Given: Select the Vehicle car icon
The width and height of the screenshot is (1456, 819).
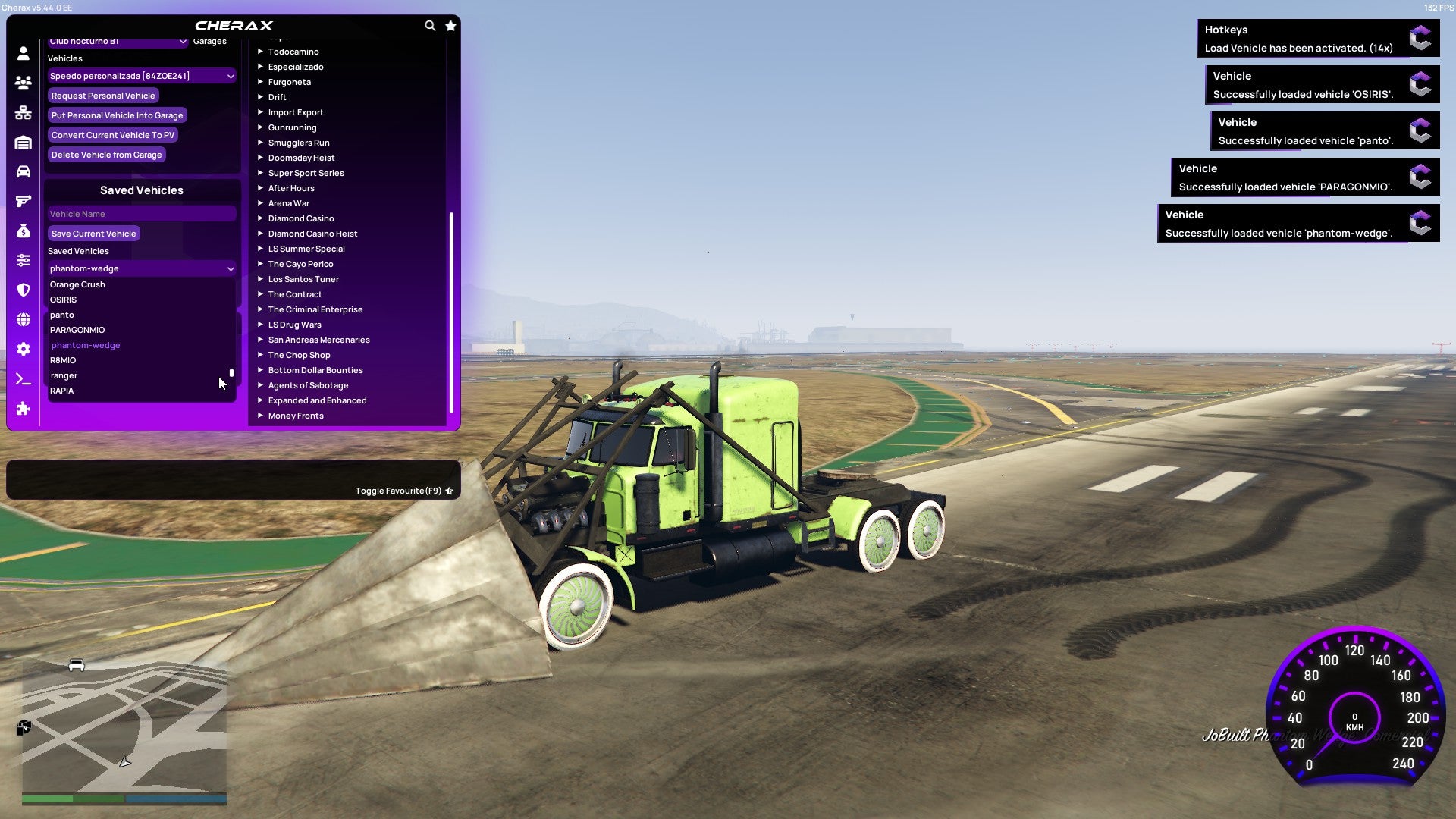Looking at the screenshot, I should (x=22, y=171).
